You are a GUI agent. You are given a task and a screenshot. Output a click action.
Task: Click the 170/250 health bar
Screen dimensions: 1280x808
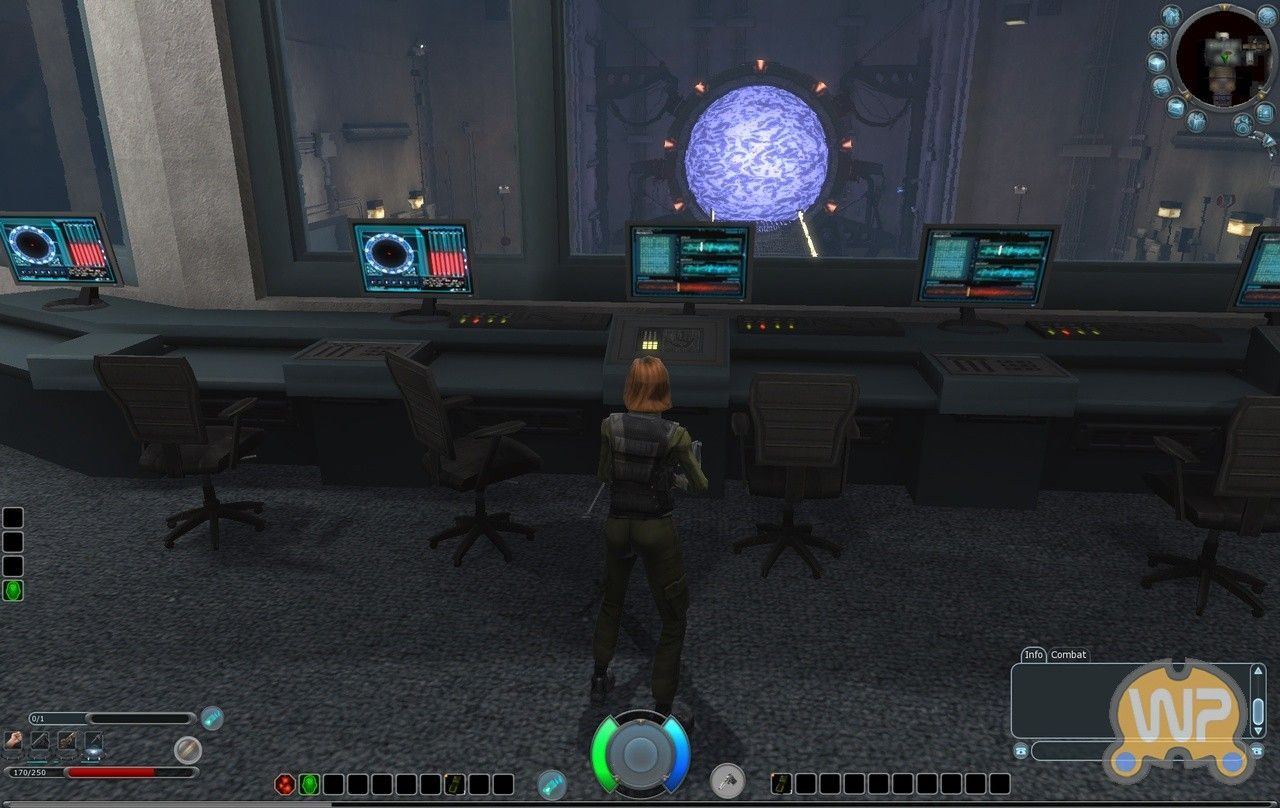point(100,771)
